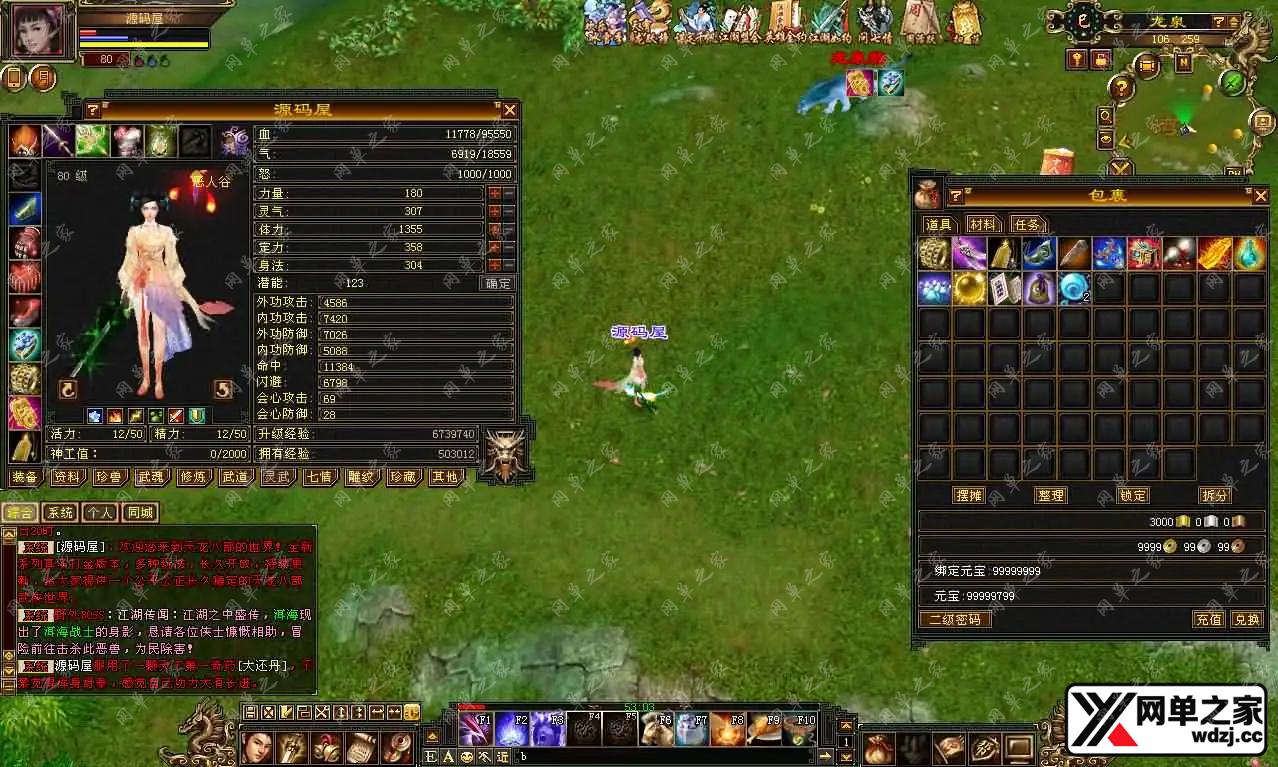Click the 兑换 exchange button
The height and width of the screenshot is (767, 1278).
coord(1247,619)
